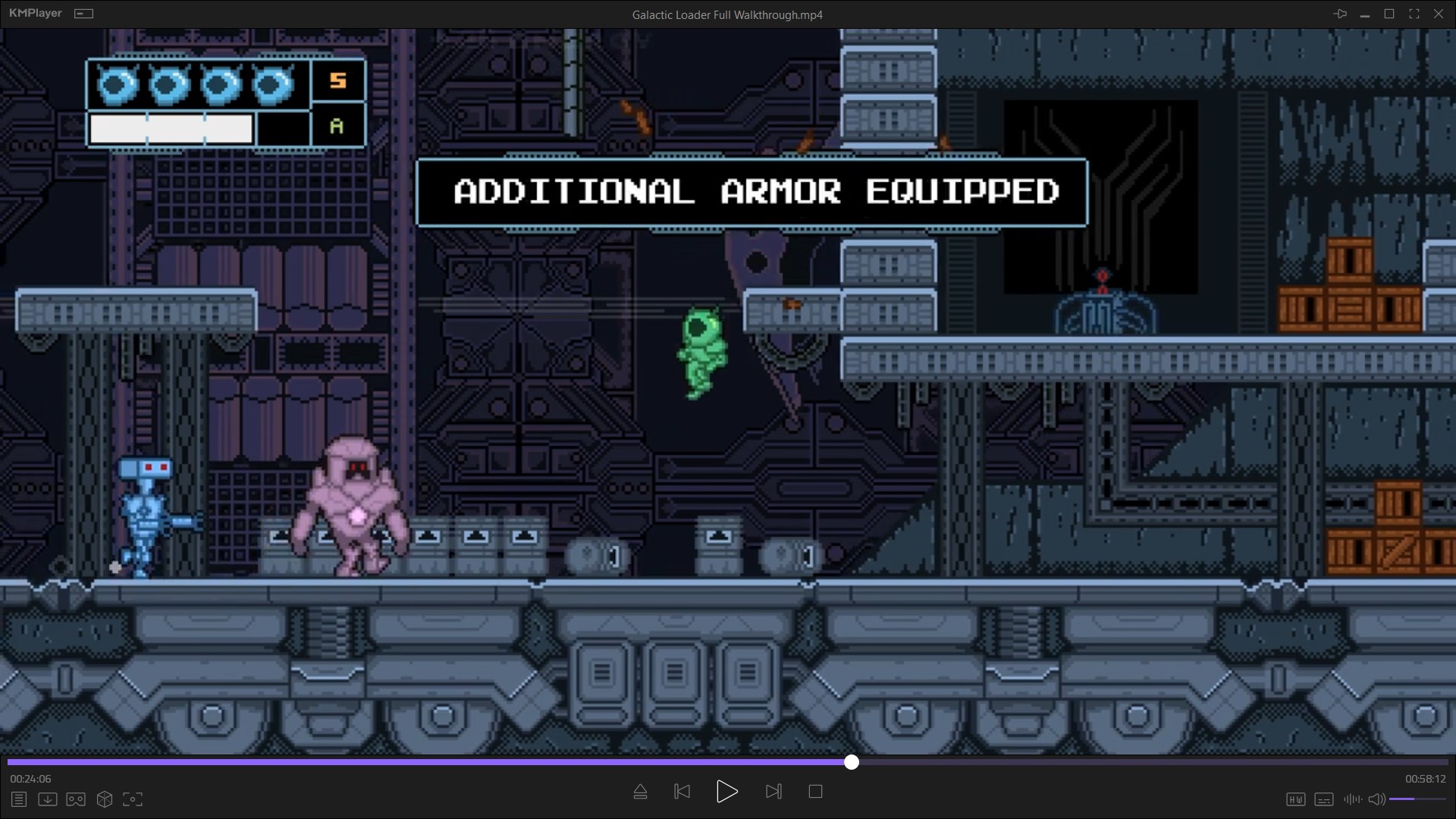Image resolution: width=1456 pixels, height=819 pixels.
Task: Open the equalizer settings
Action: [1352, 799]
